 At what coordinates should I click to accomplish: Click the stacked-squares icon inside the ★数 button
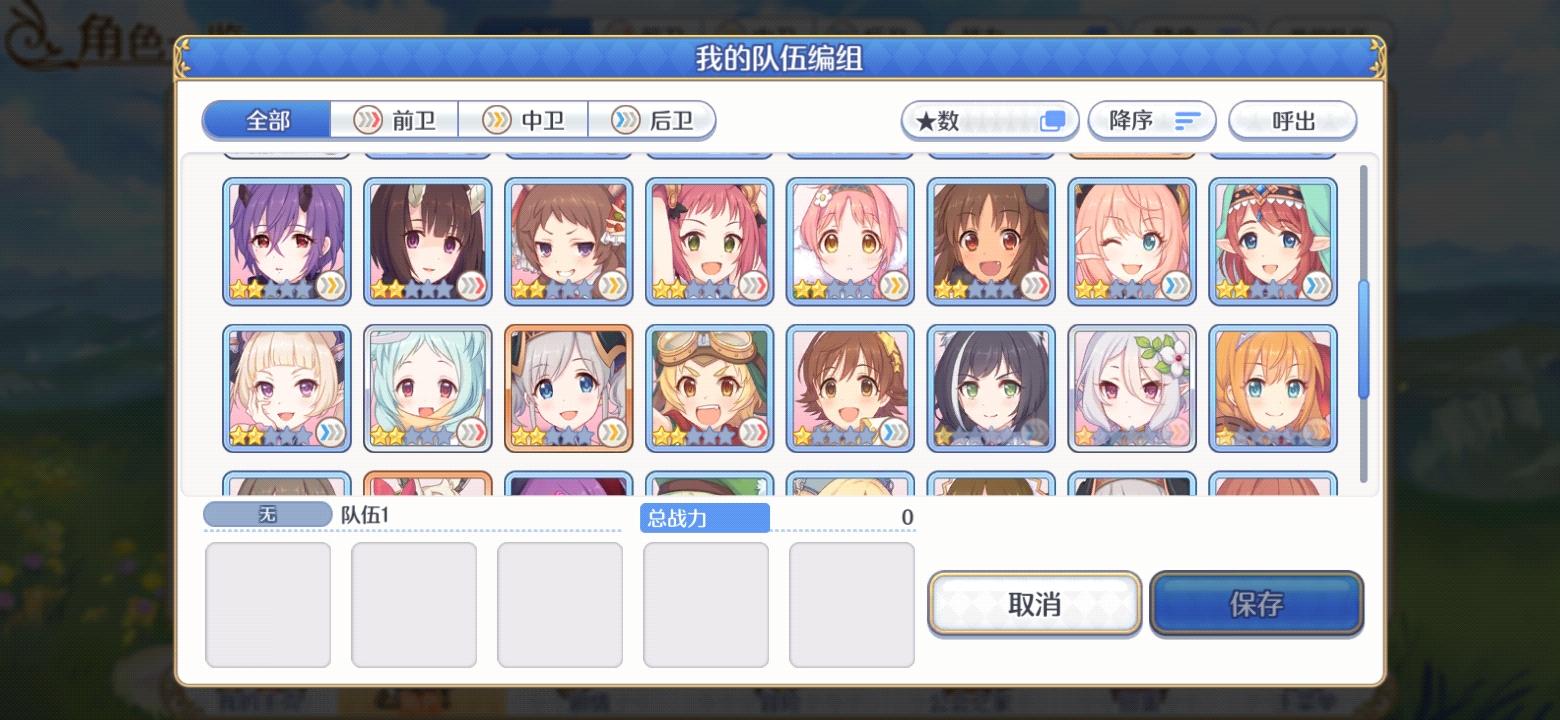click(x=1054, y=118)
